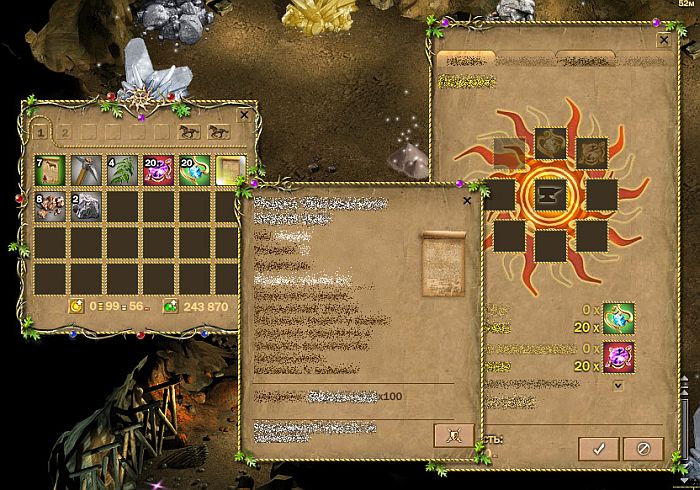Screen dimensions: 700x490
Task: Cancel crafting with the crossed-circle button
Action: coord(644,448)
